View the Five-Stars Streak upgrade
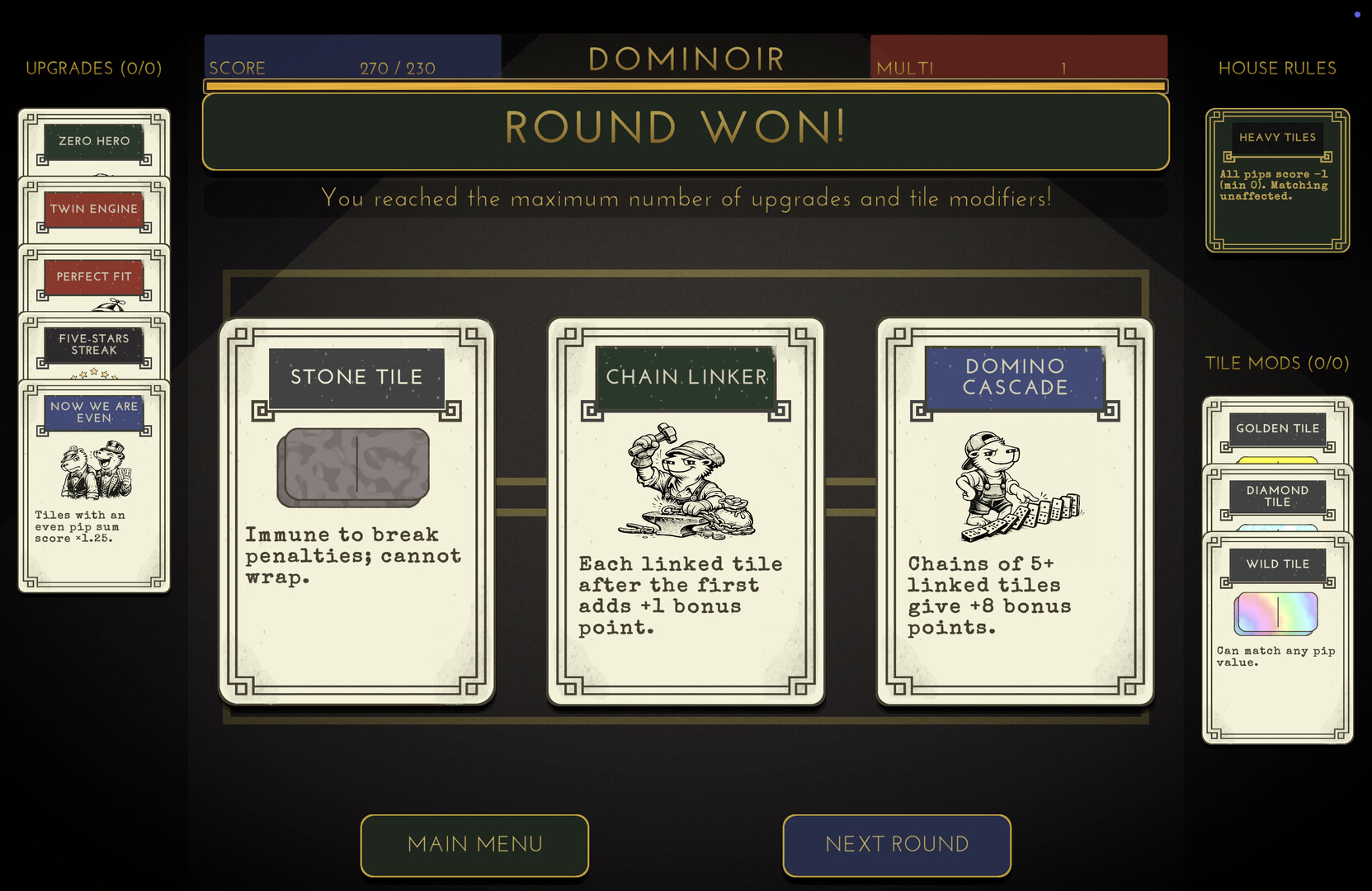Image resolution: width=1372 pixels, height=891 pixels. [93, 344]
